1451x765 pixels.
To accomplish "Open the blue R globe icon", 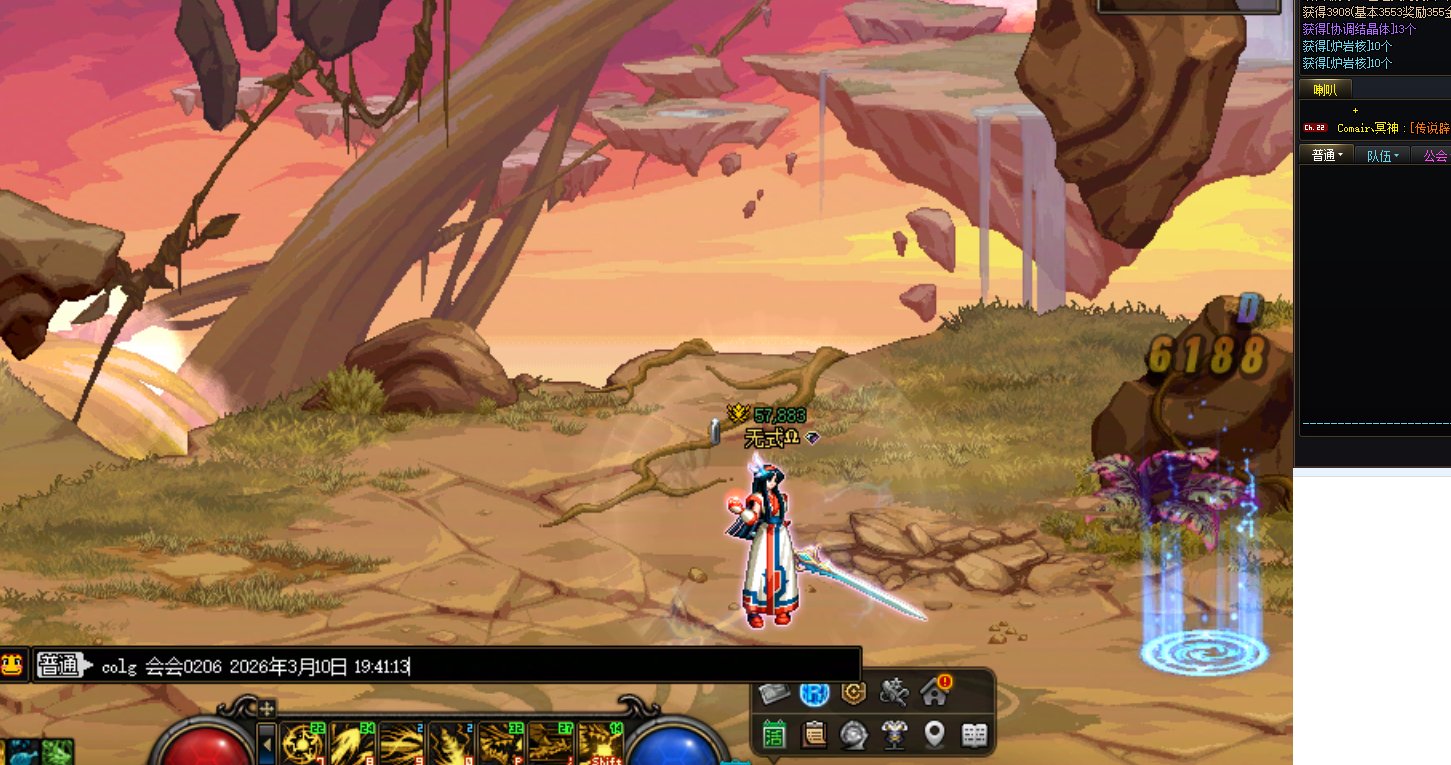I will 815,691.
